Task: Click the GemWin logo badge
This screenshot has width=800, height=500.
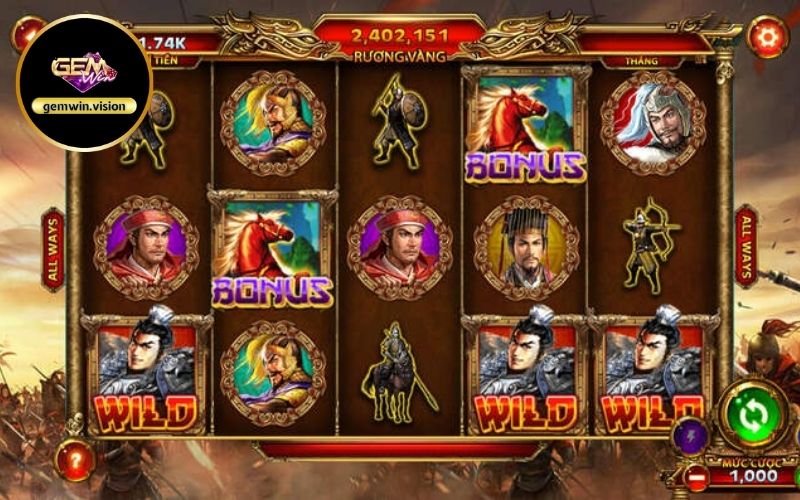Action: [84, 81]
